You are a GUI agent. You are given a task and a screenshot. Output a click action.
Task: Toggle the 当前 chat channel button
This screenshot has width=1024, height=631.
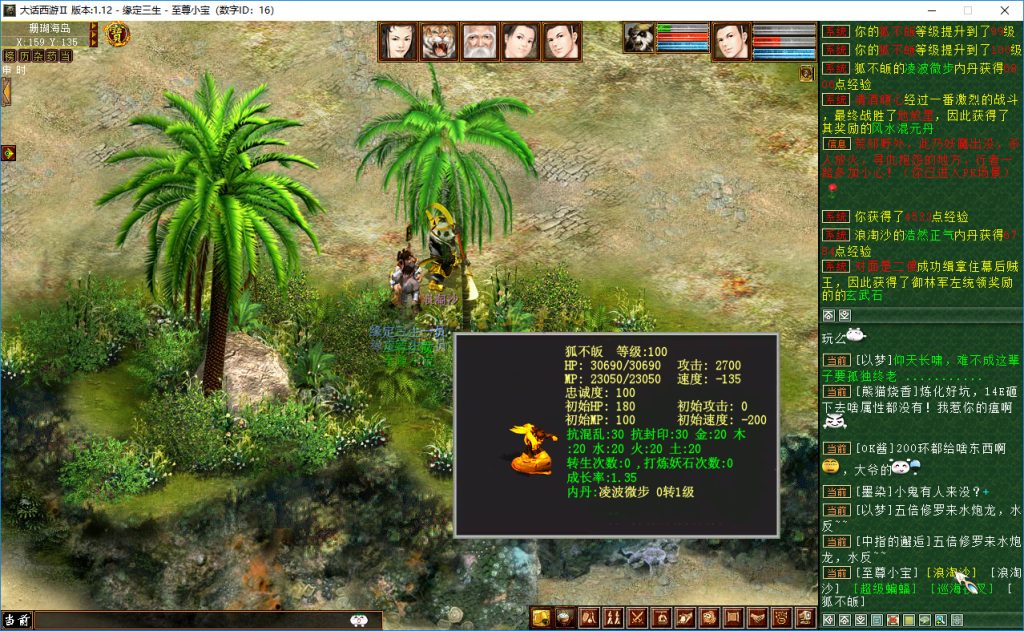coord(16,620)
